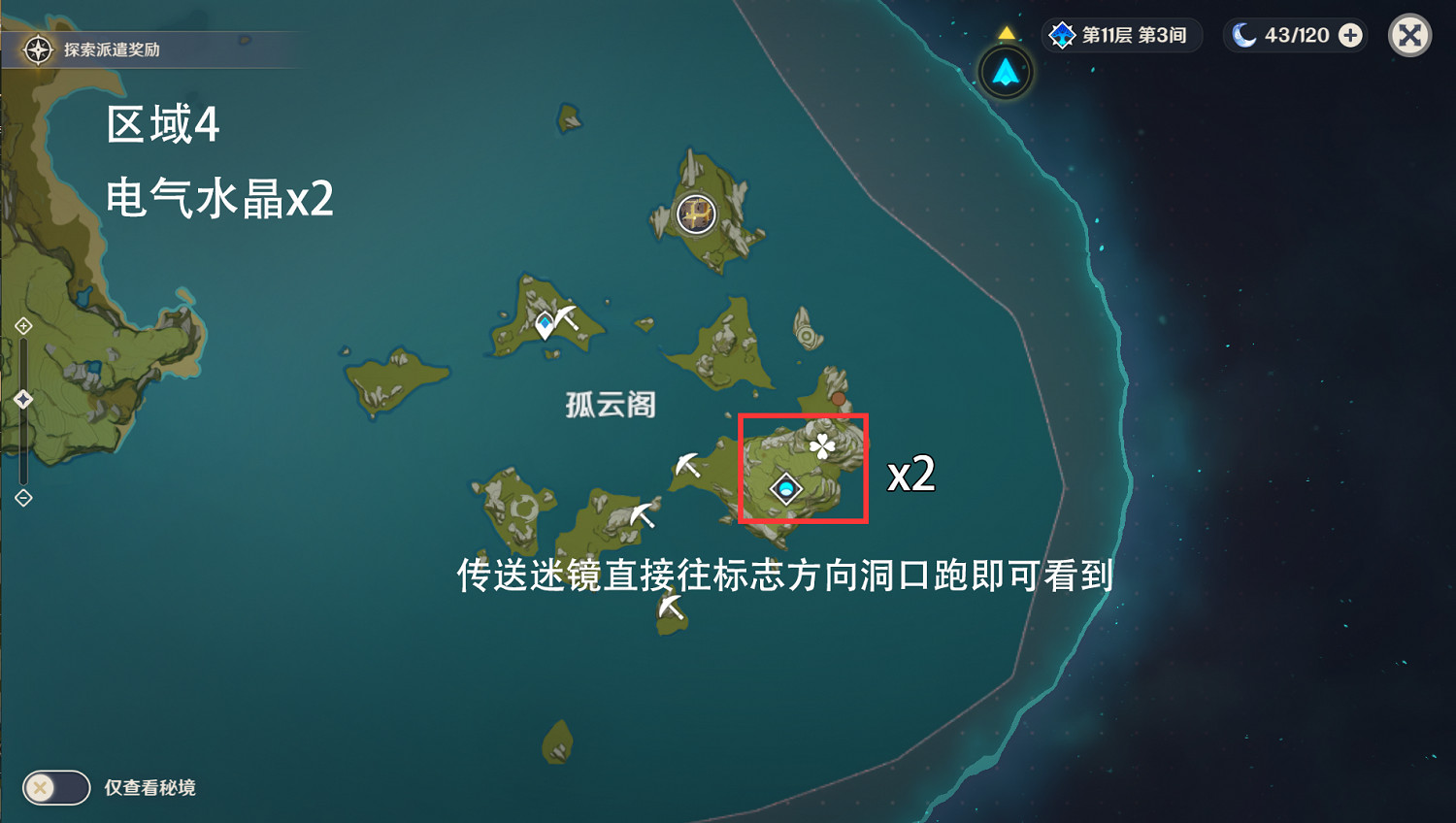Click the small red dot marker near the cove

click(x=839, y=397)
